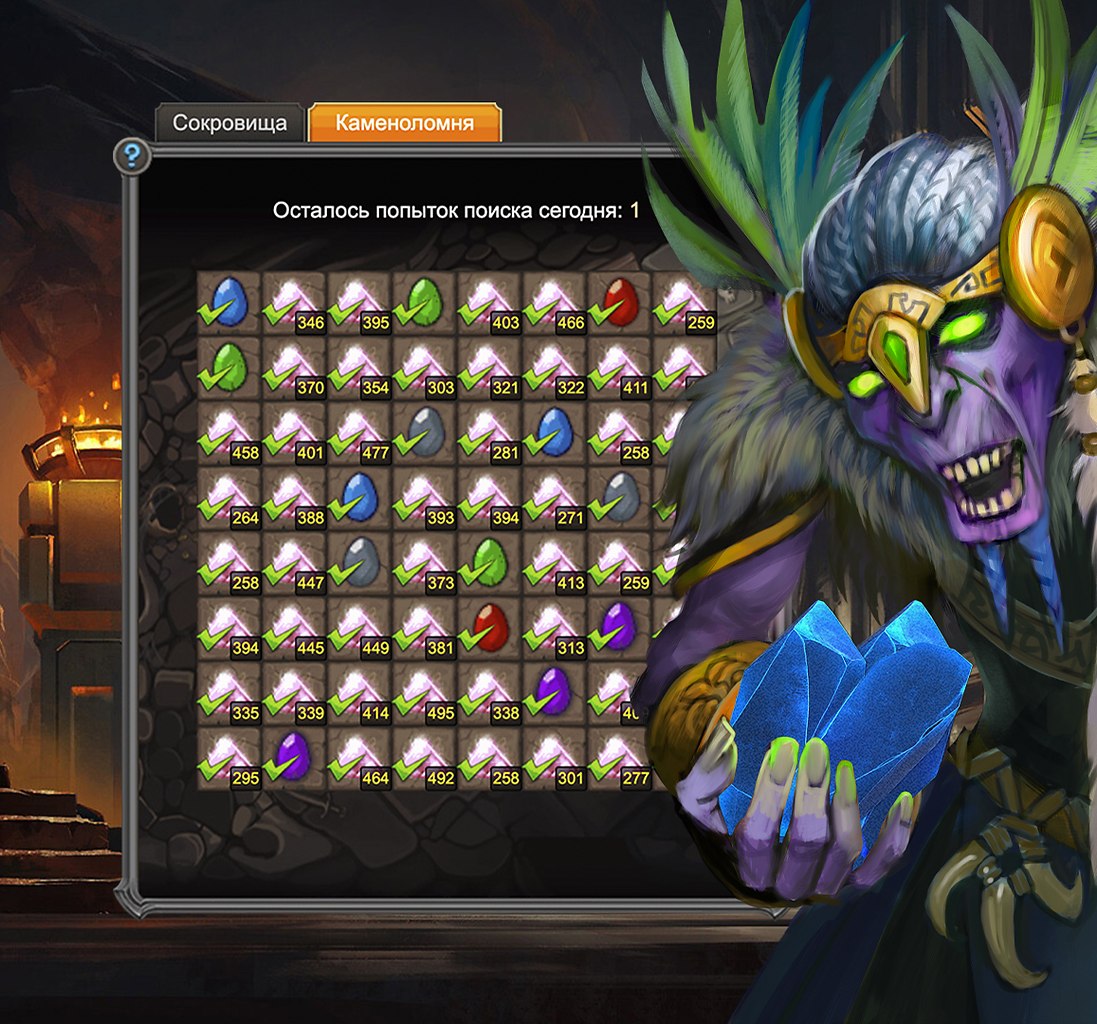Open the question mark help icon

click(x=132, y=156)
